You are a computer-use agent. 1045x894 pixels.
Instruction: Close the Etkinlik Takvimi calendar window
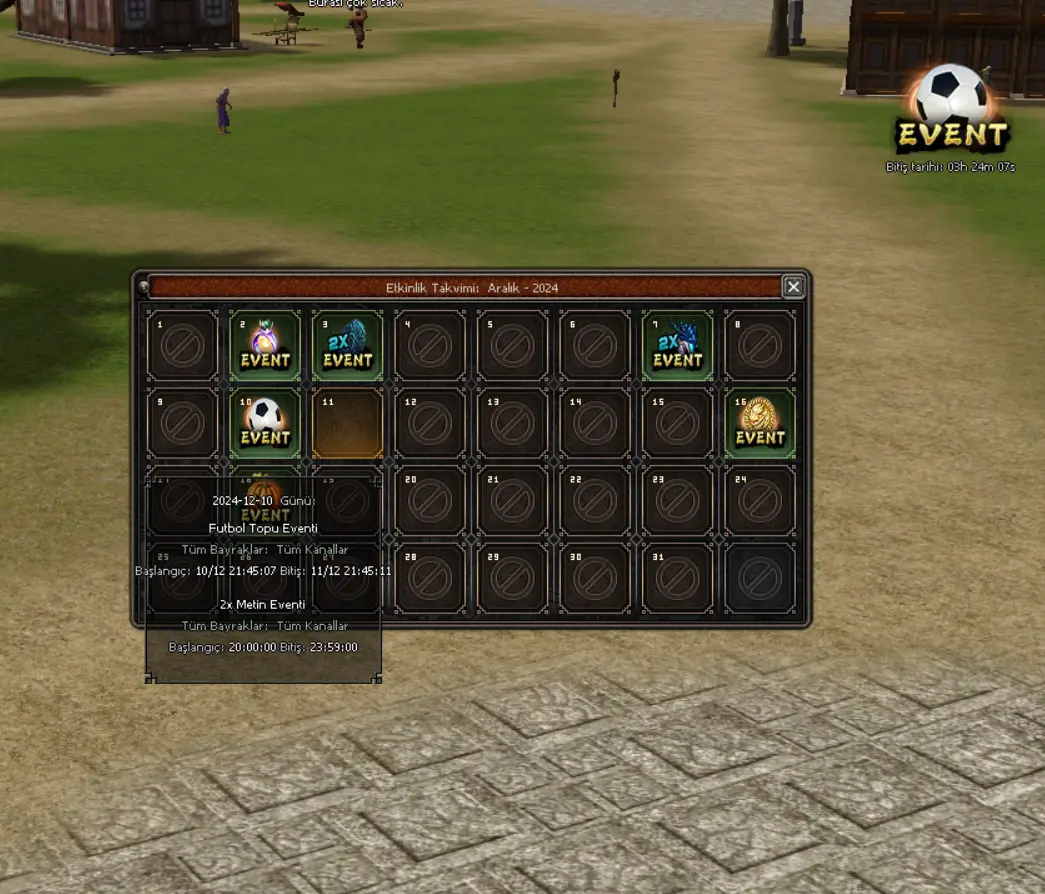pos(793,287)
